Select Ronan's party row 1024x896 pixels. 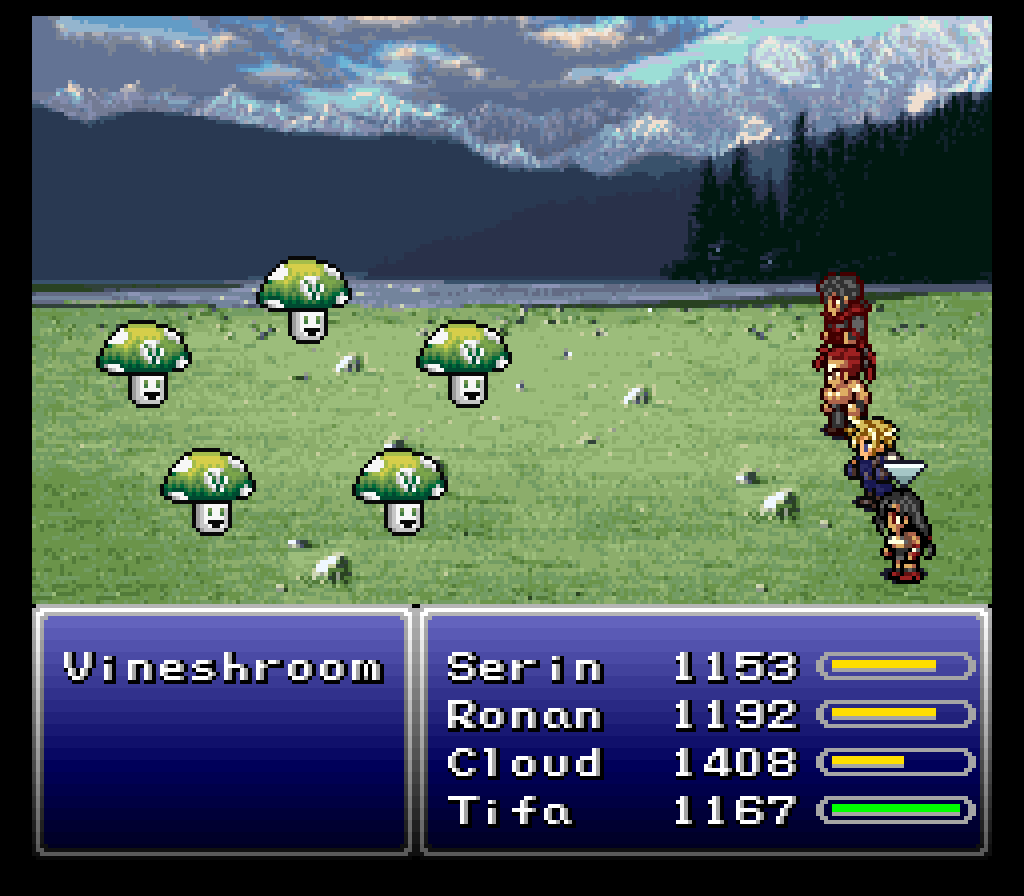click(525, 714)
